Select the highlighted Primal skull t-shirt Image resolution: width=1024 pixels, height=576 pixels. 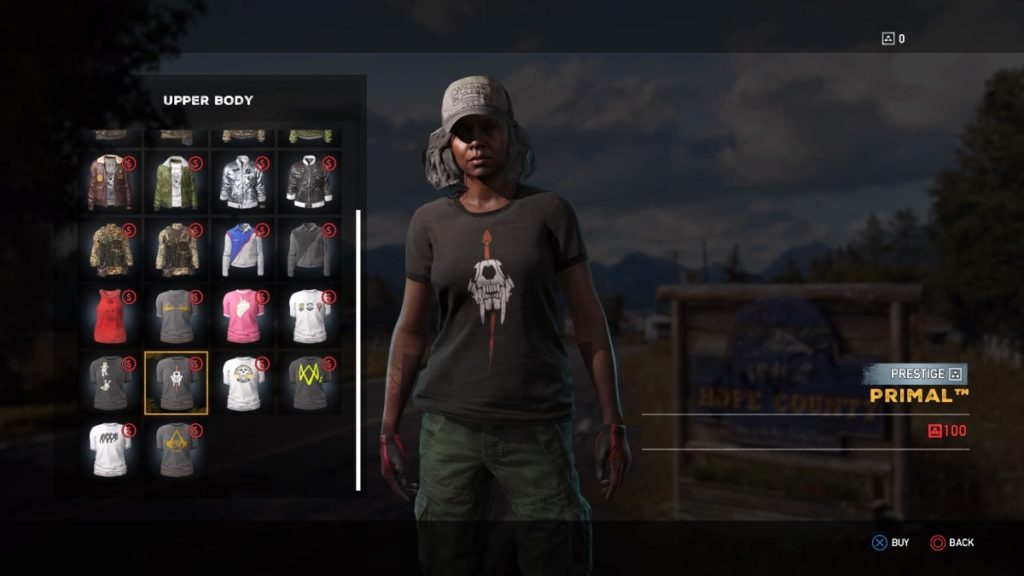[x=176, y=382]
